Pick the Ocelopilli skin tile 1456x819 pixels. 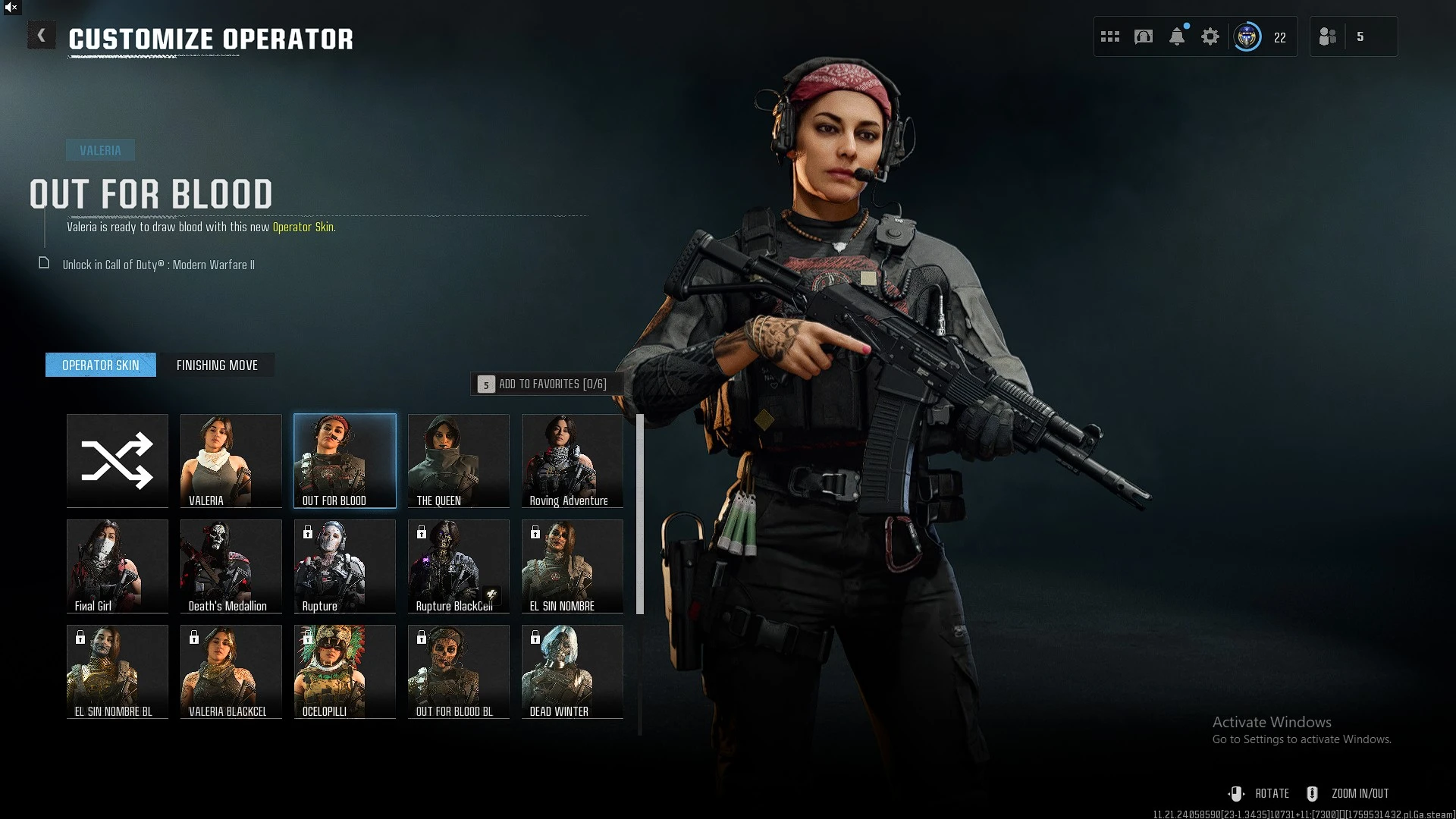coord(345,671)
